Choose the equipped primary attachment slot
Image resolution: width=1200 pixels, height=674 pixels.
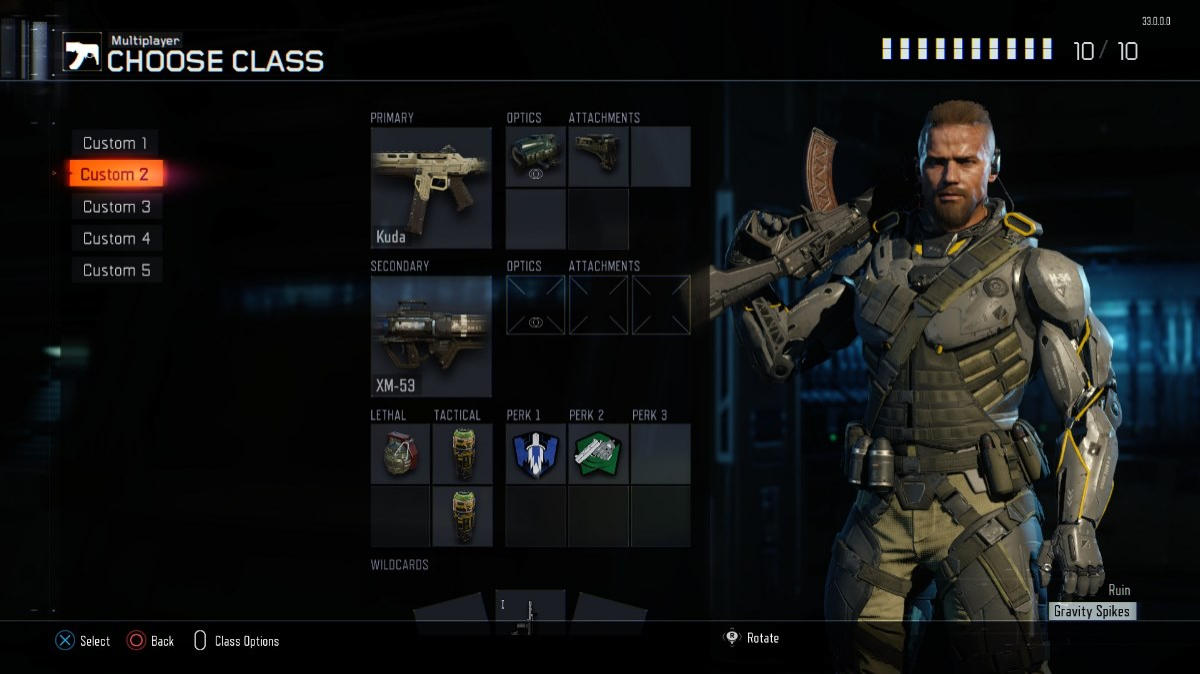tap(598, 156)
